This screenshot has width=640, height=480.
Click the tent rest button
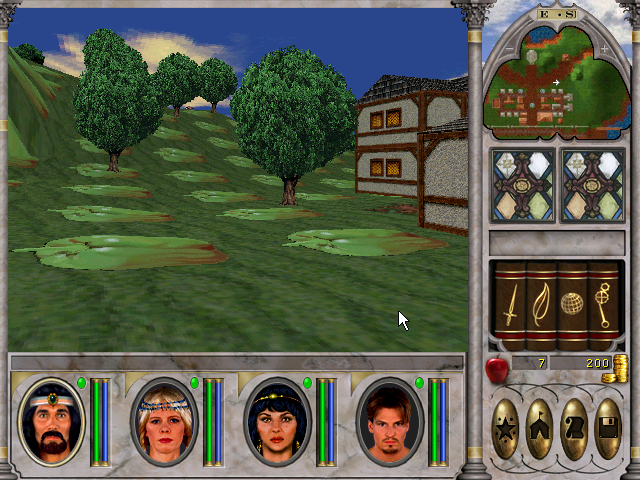[x=540, y=430]
